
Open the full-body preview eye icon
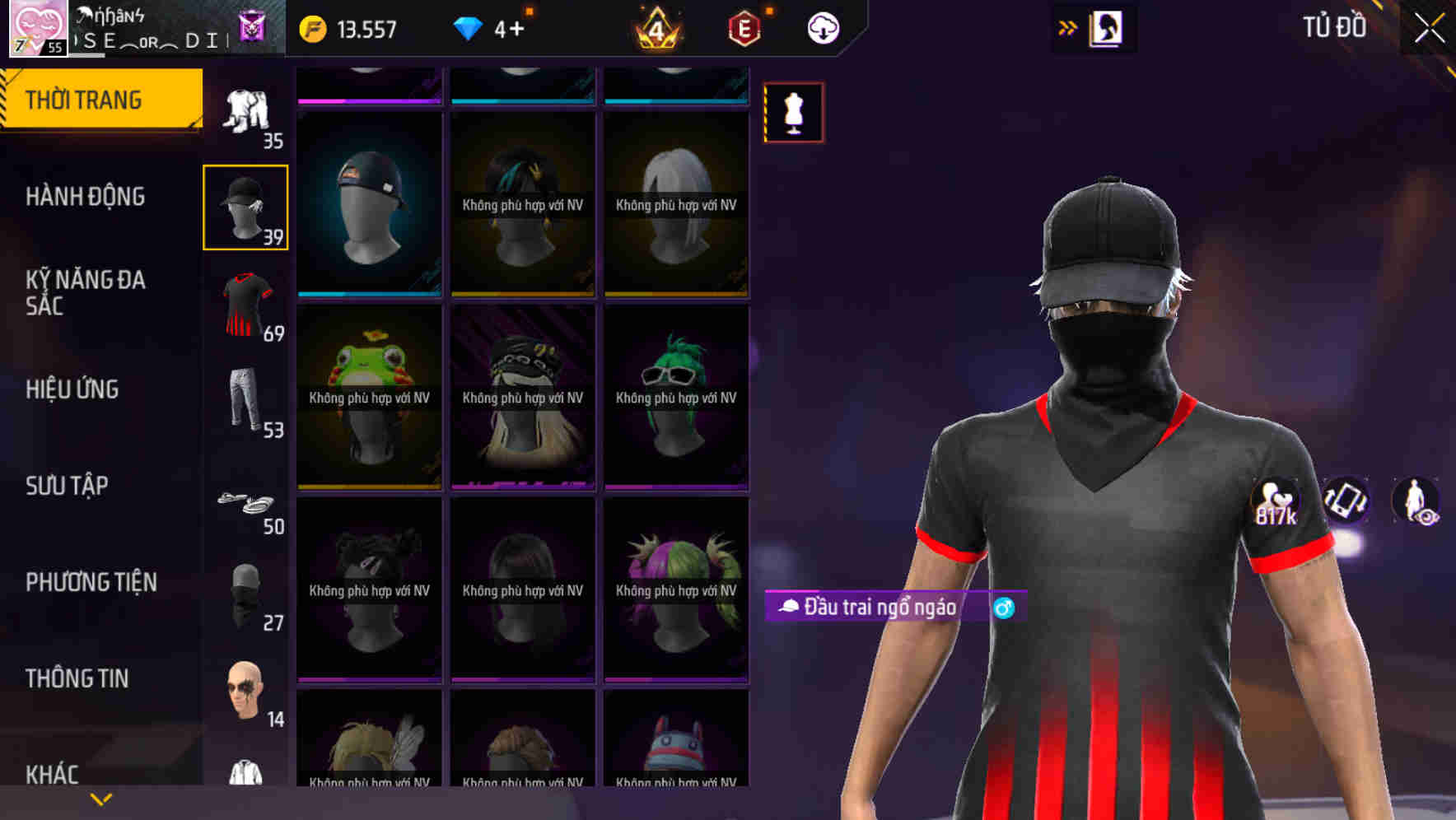tap(1421, 502)
